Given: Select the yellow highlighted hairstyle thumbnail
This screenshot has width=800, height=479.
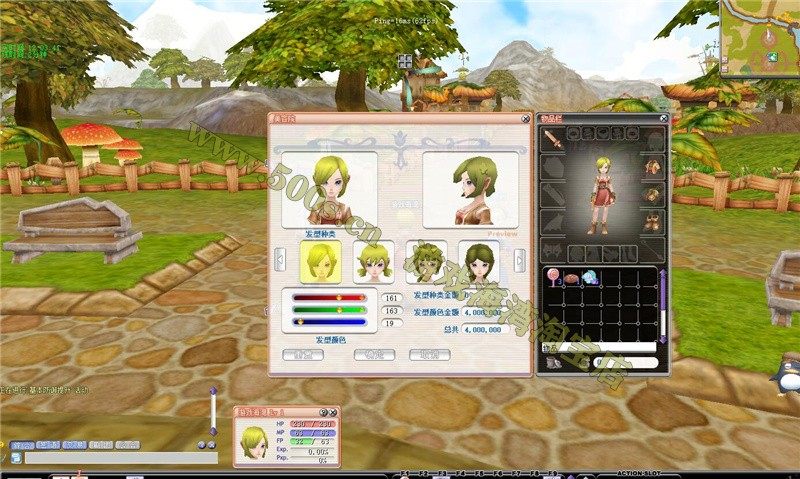Looking at the screenshot, I should click(321, 261).
